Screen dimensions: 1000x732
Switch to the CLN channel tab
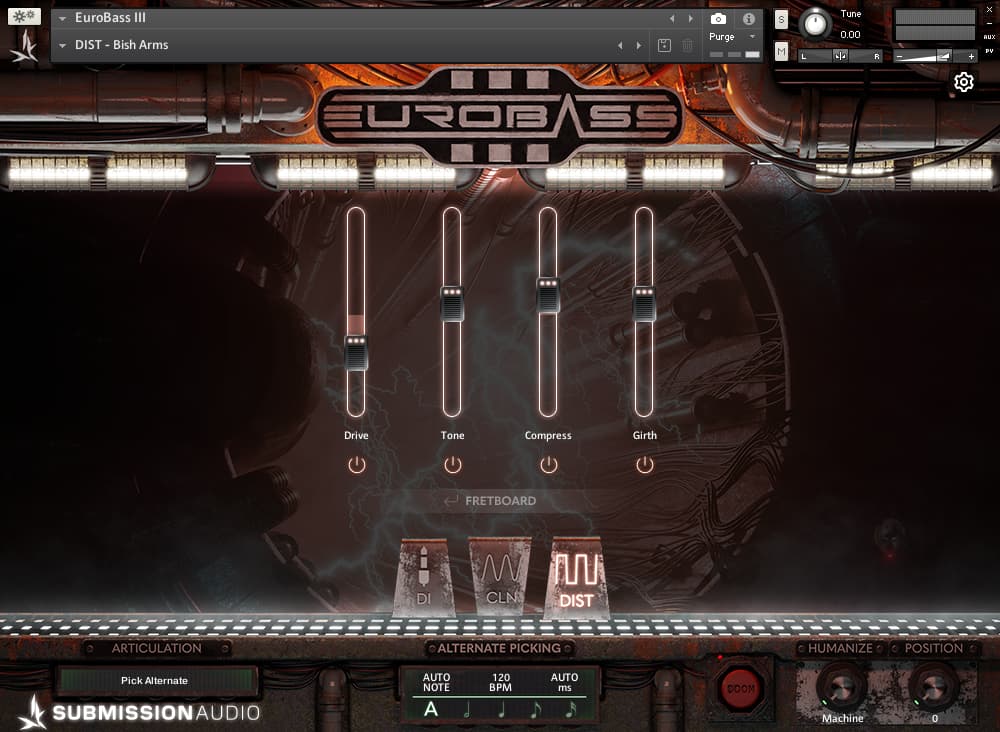[499, 580]
